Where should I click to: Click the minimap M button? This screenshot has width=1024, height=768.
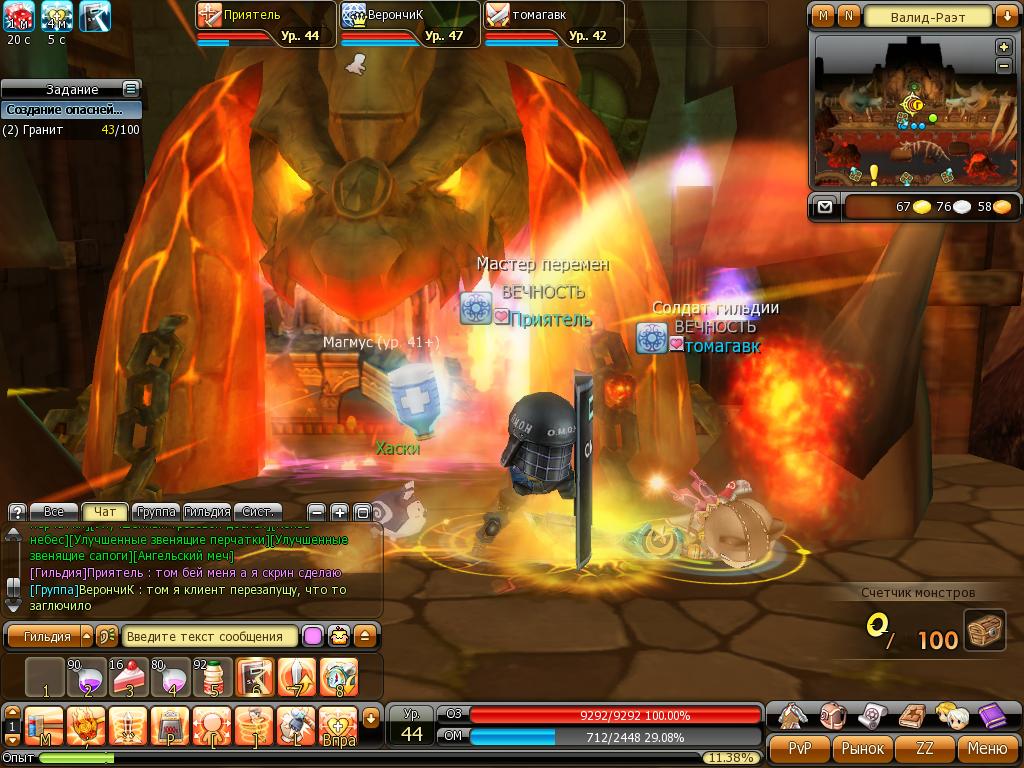[x=823, y=16]
